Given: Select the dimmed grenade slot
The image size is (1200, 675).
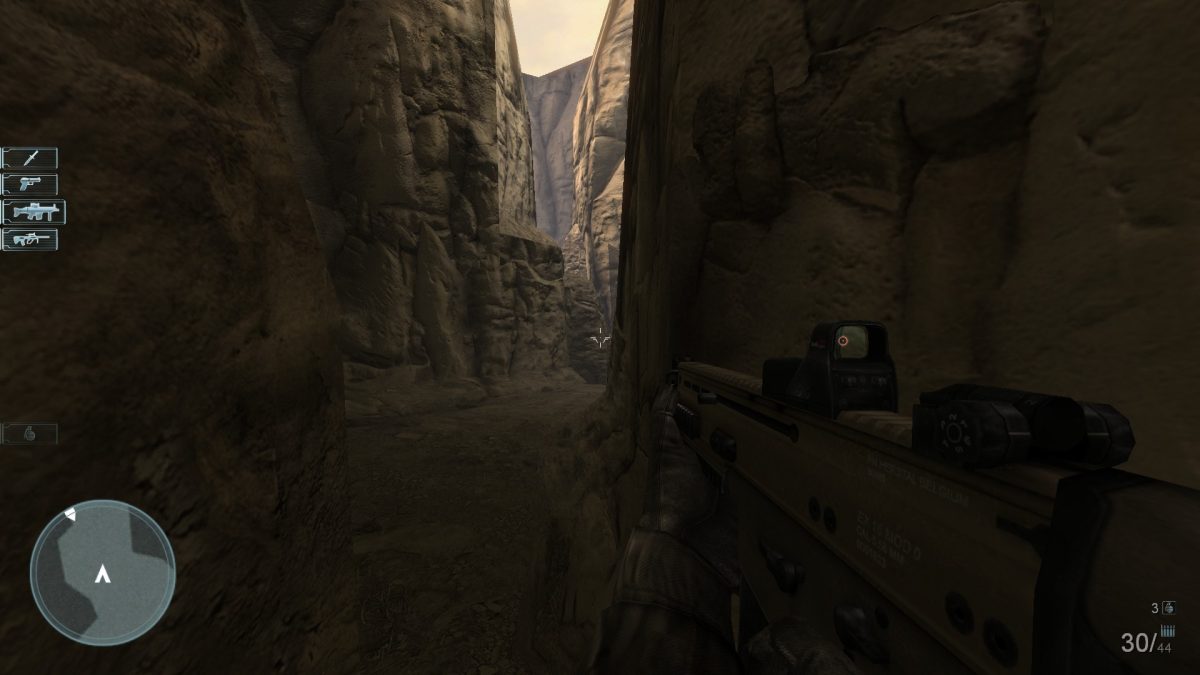Looking at the screenshot, I should click(x=30, y=434).
